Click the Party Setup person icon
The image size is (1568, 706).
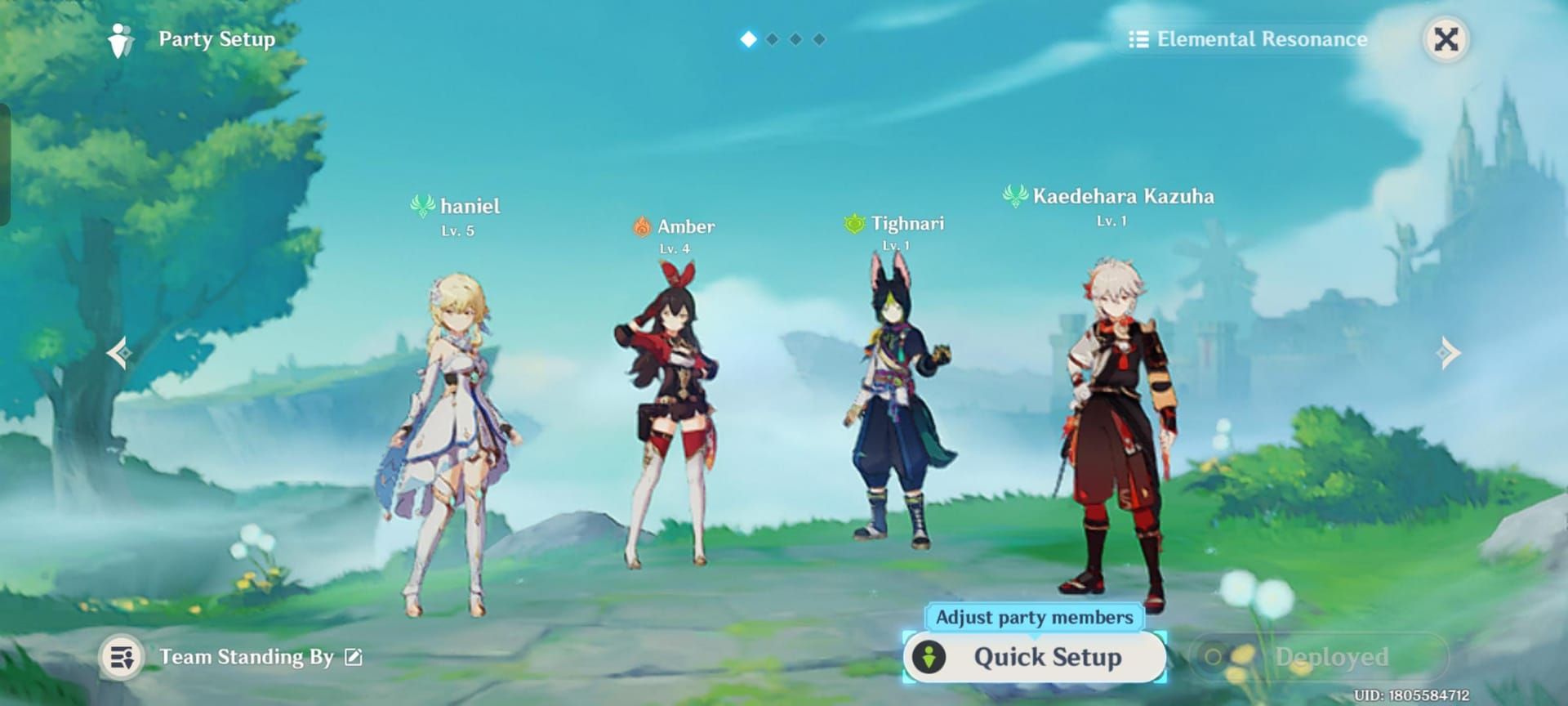pos(121,38)
